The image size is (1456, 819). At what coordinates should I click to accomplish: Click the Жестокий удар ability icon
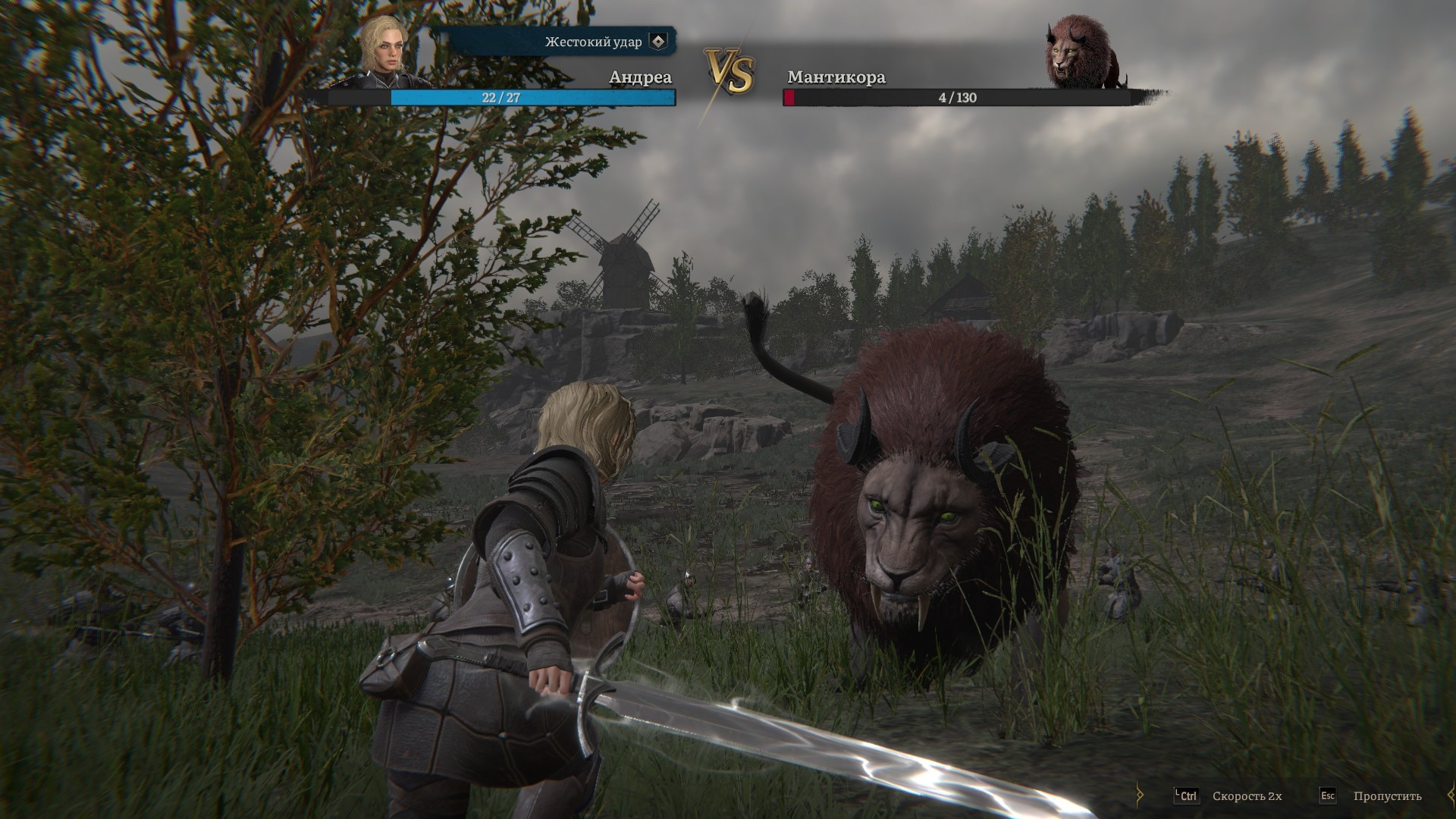point(658,42)
